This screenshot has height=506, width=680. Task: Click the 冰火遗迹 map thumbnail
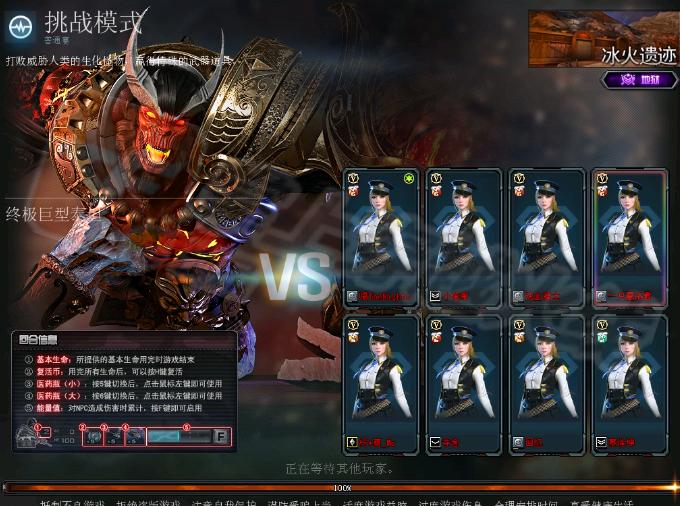[602, 38]
